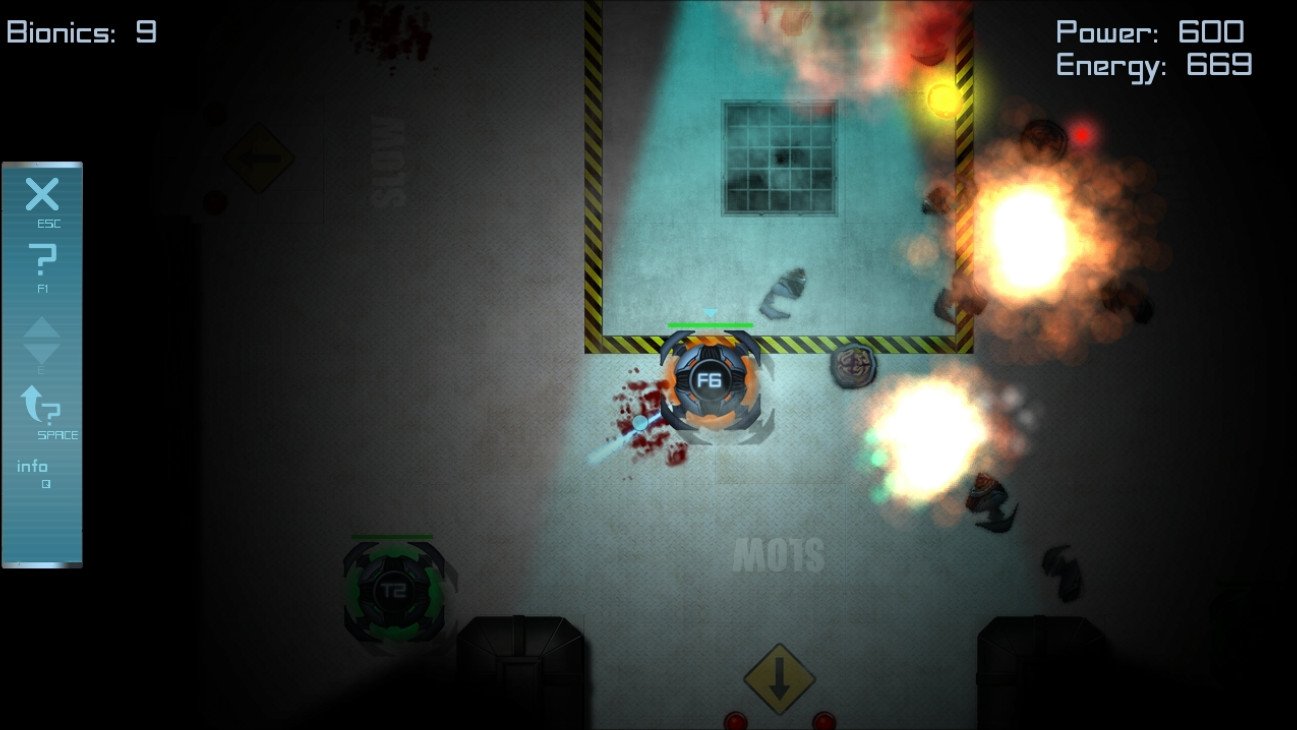Click the Energy: 669 readout
Viewport: 1297px width, 730px height.
point(1152,65)
